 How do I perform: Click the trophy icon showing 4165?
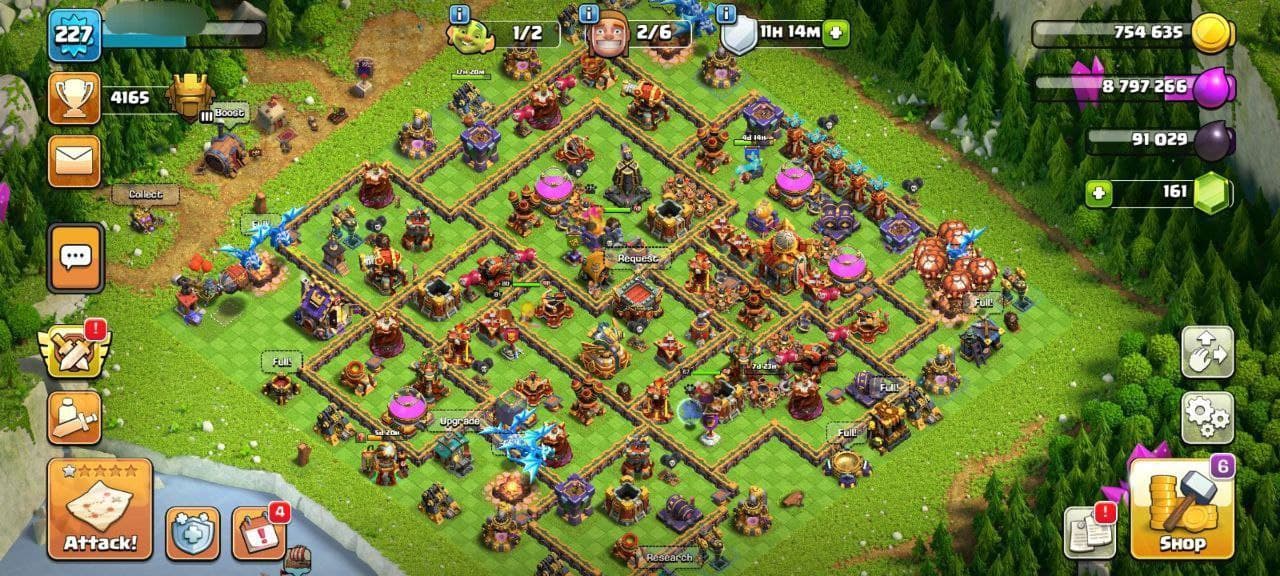[75, 98]
